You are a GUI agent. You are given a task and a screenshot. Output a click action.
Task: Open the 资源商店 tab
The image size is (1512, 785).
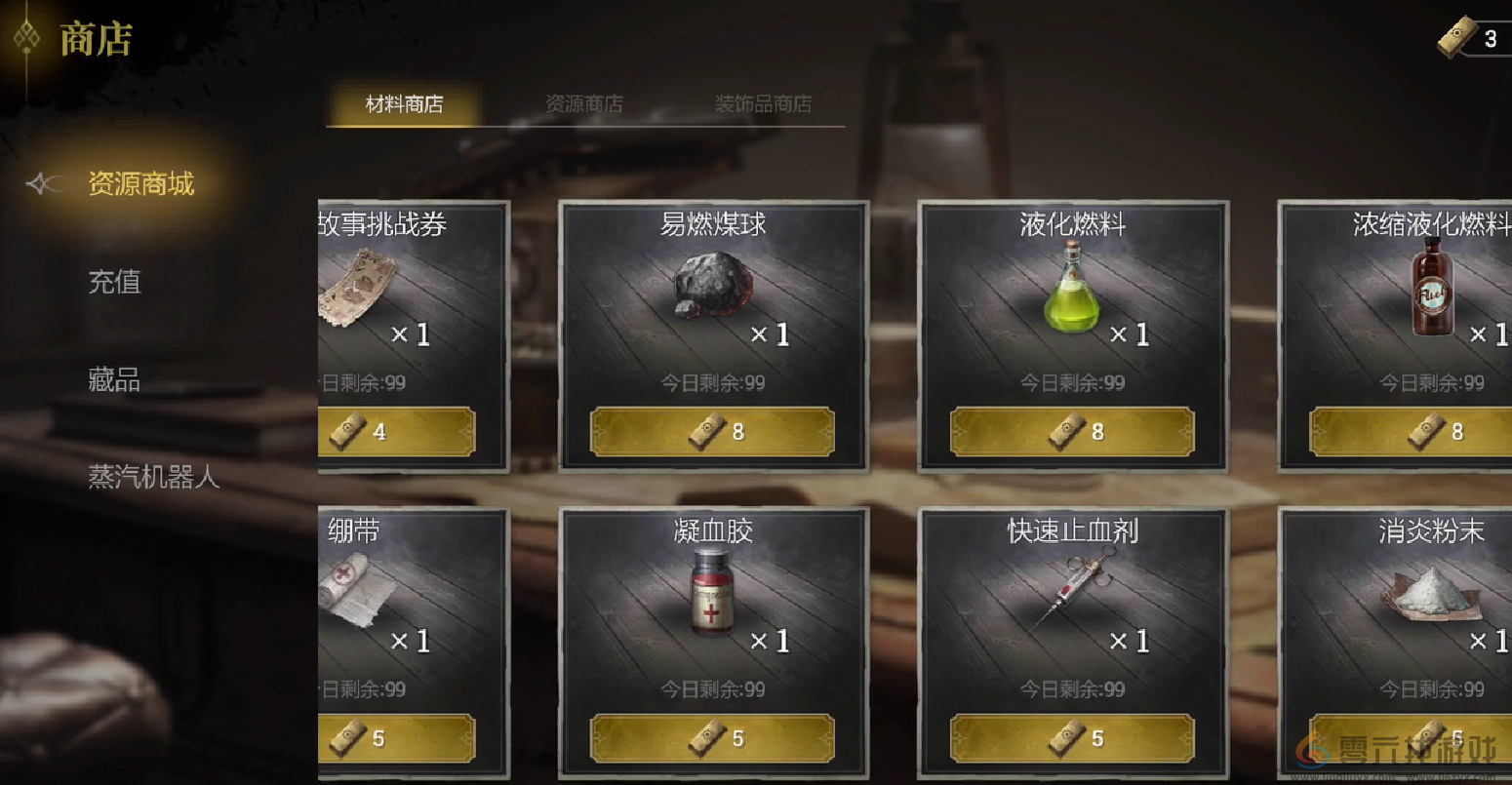[x=583, y=104]
